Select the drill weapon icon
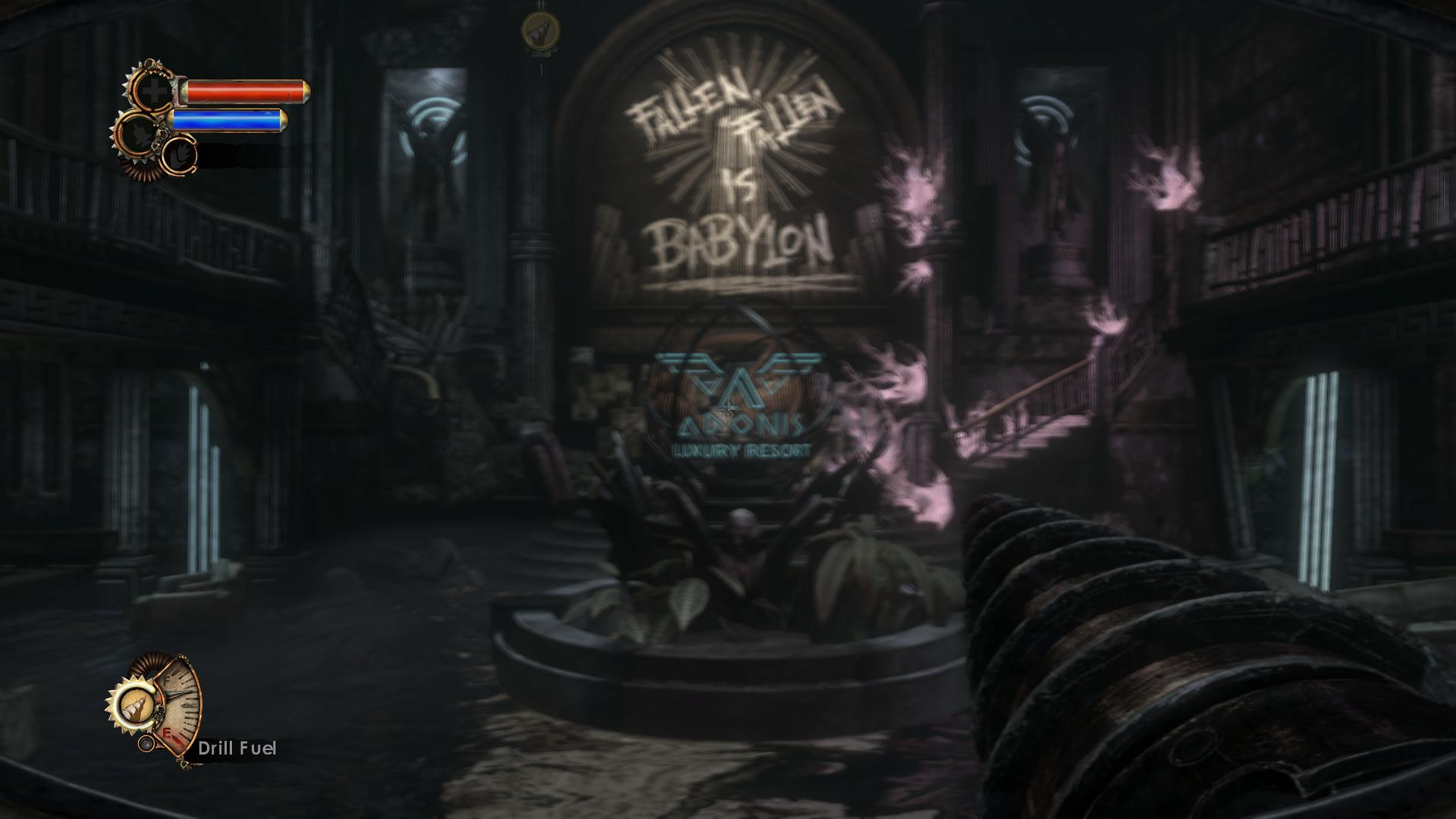 coord(136,708)
